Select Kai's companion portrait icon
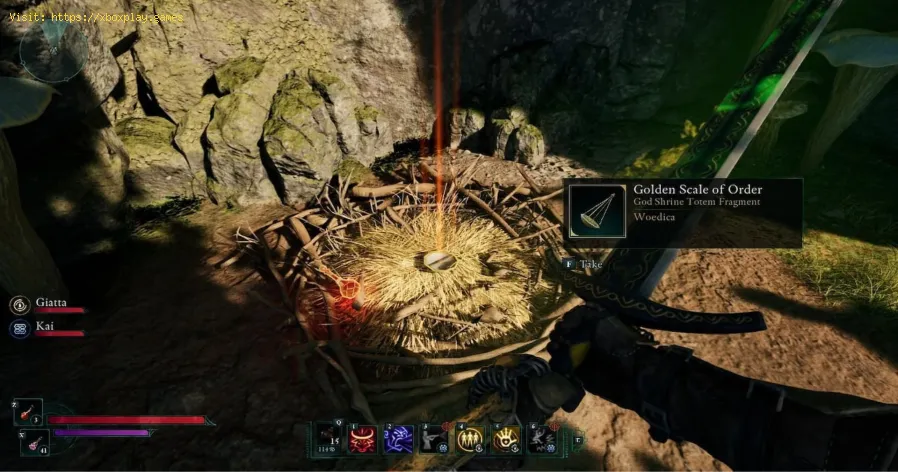The height and width of the screenshot is (472, 898). pyautogui.click(x=20, y=327)
